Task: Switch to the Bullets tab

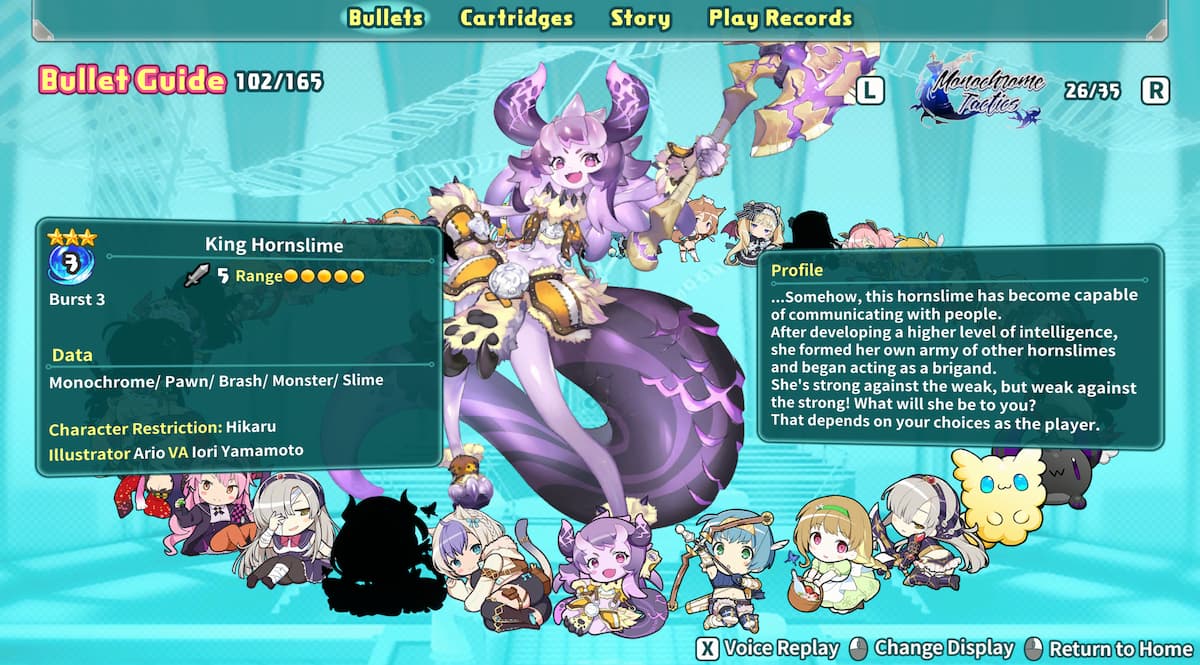Action: point(386,18)
